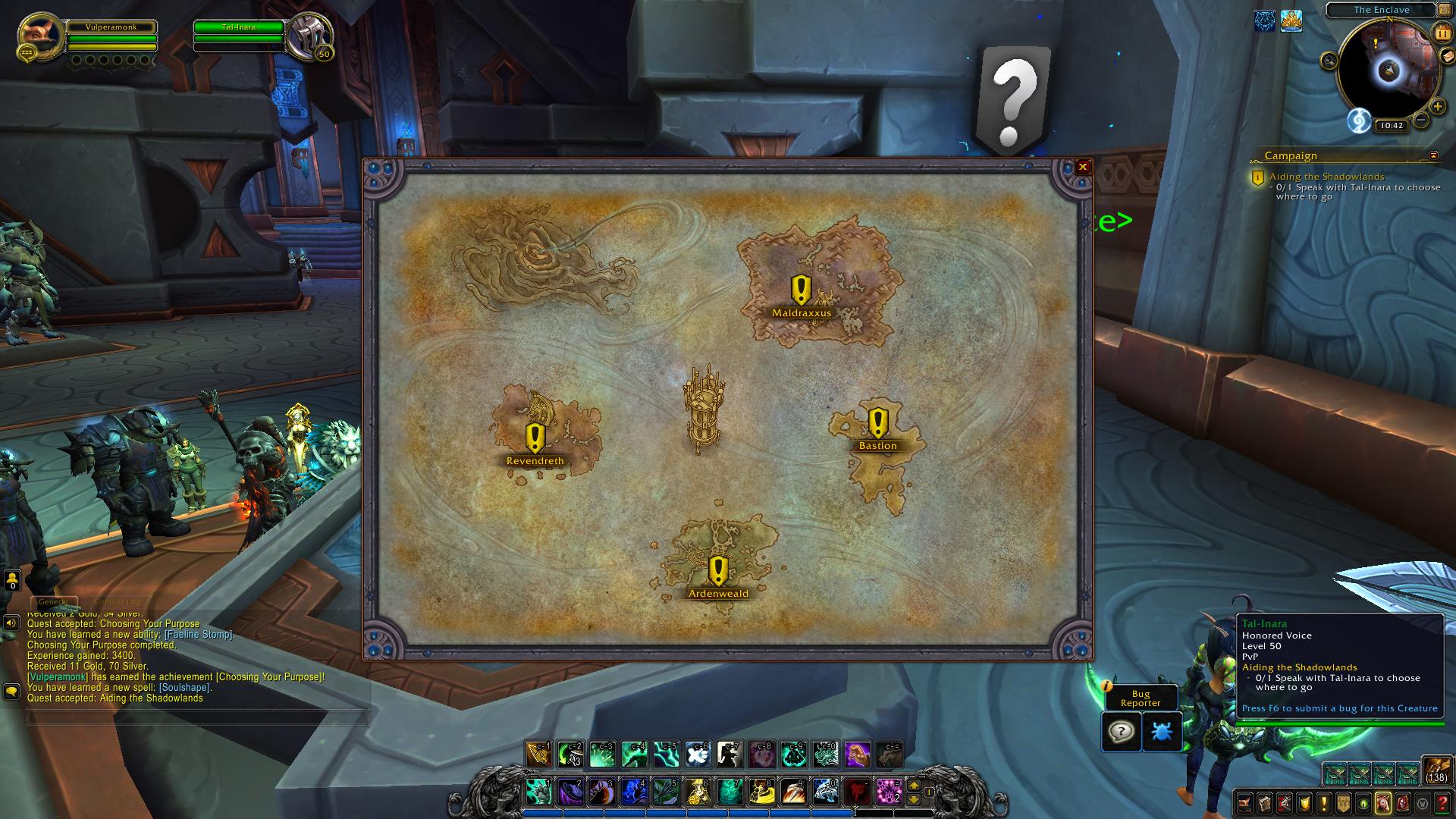Switch to the Combat Log tab
This screenshot has width=1456, height=819.
118,602
